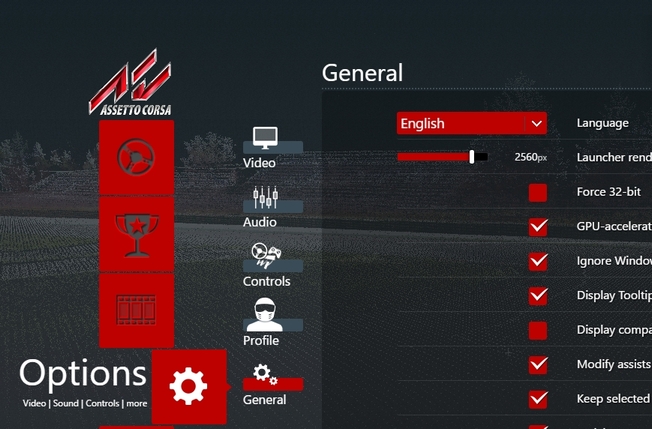Switch to the Audio settings tab
652x429 pixels.
264,205
